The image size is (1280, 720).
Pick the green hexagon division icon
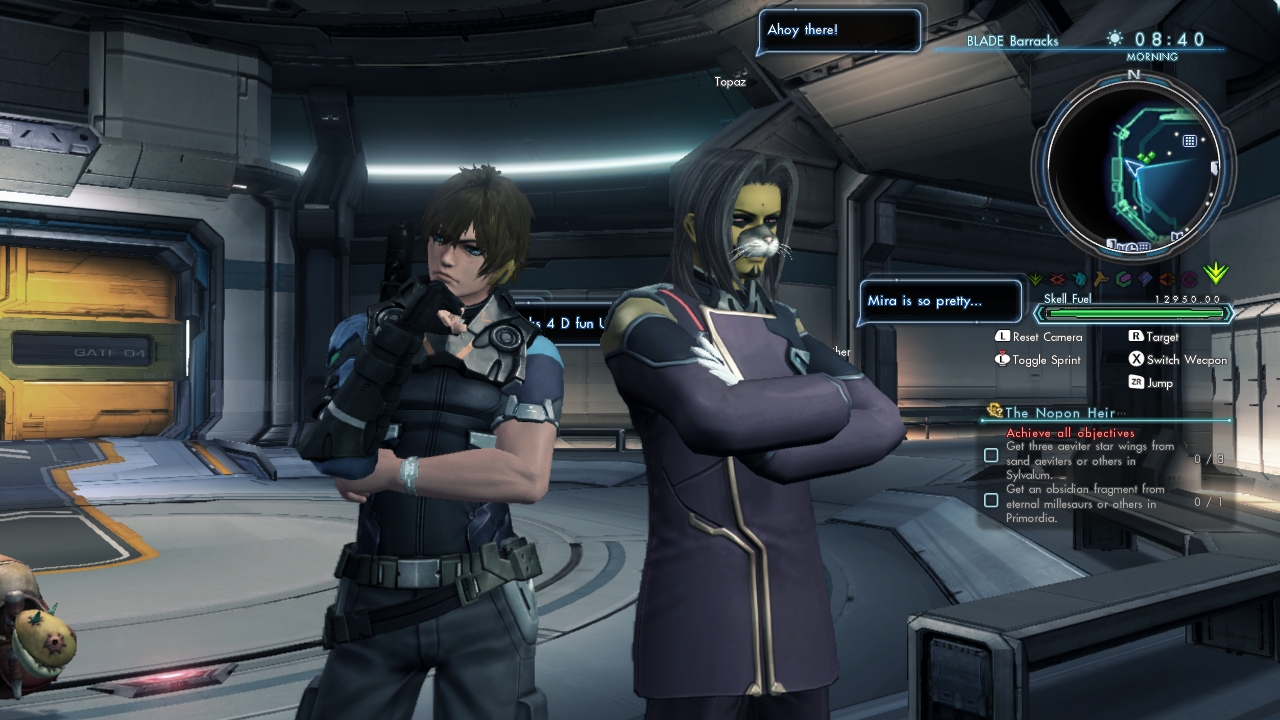click(x=1123, y=280)
